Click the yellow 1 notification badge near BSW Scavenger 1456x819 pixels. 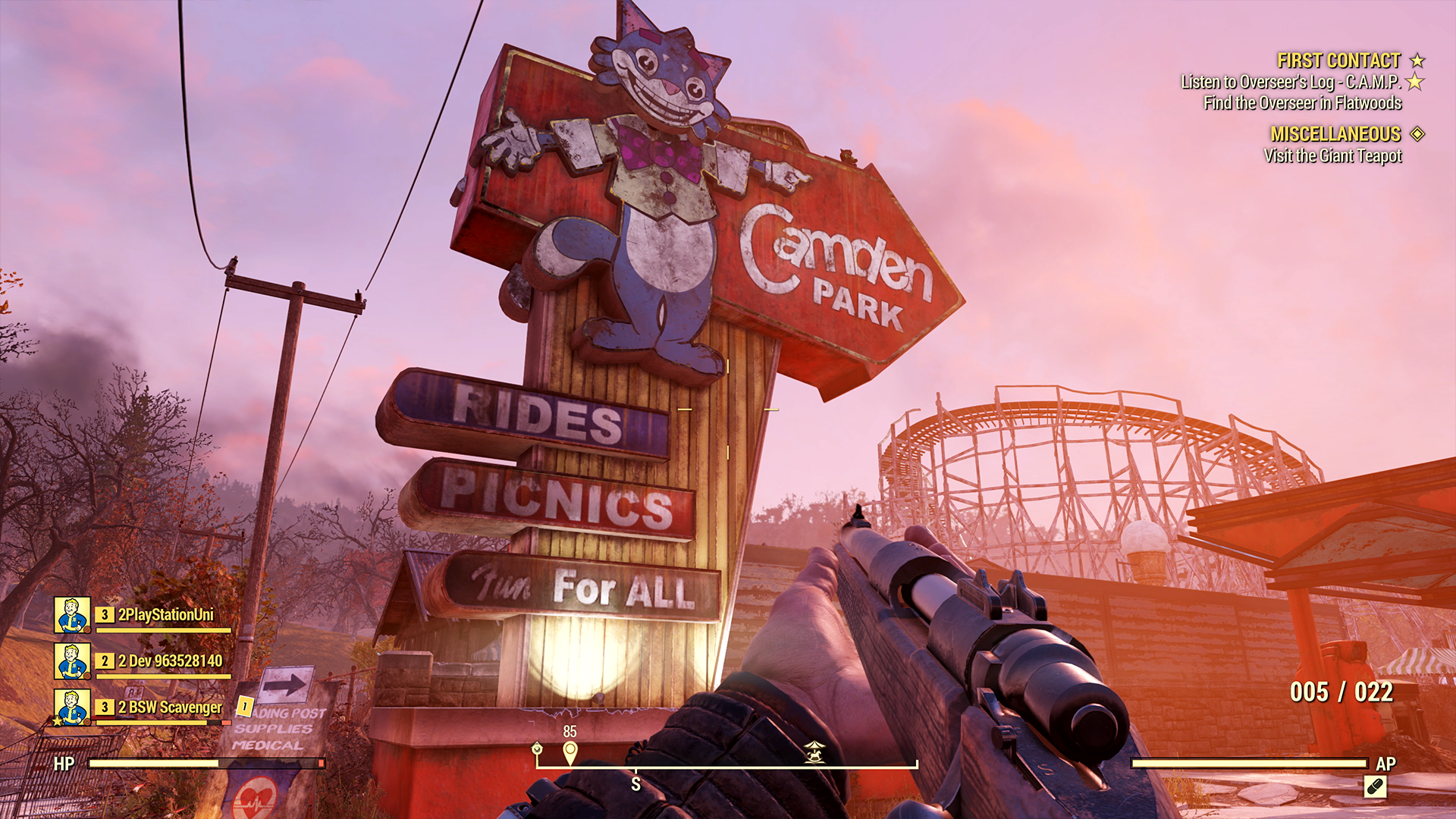pyautogui.click(x=244, y=706)
